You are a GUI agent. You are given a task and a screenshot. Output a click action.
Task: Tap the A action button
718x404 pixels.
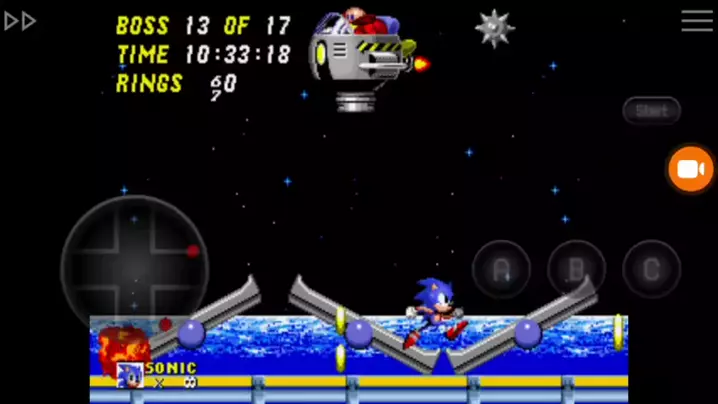tap(501, 269)
